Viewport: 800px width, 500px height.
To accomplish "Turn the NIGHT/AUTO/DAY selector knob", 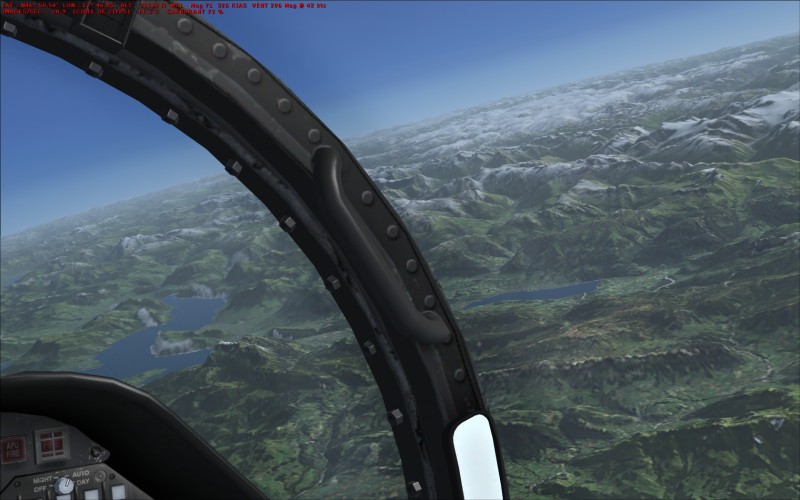I will 65,486.
